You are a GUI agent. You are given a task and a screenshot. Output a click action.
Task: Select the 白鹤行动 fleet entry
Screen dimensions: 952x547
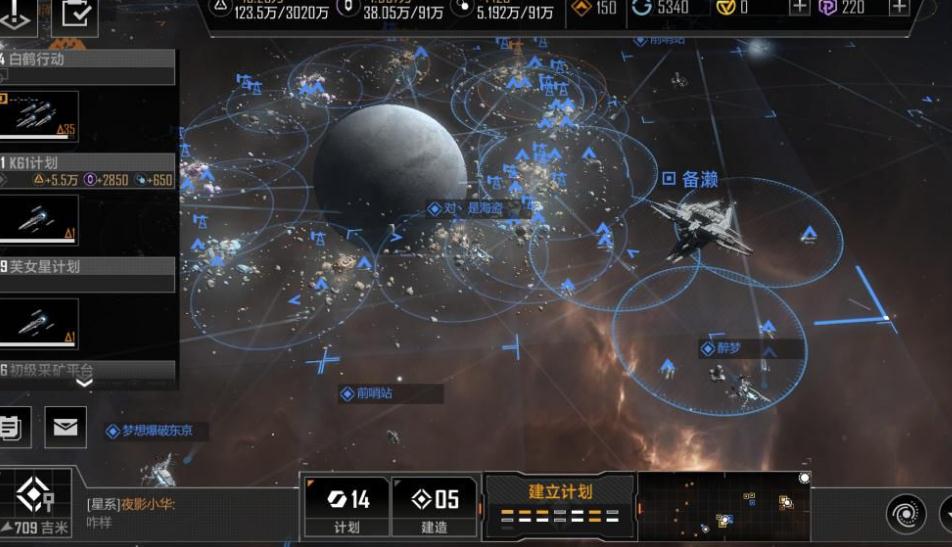point(88,59)
